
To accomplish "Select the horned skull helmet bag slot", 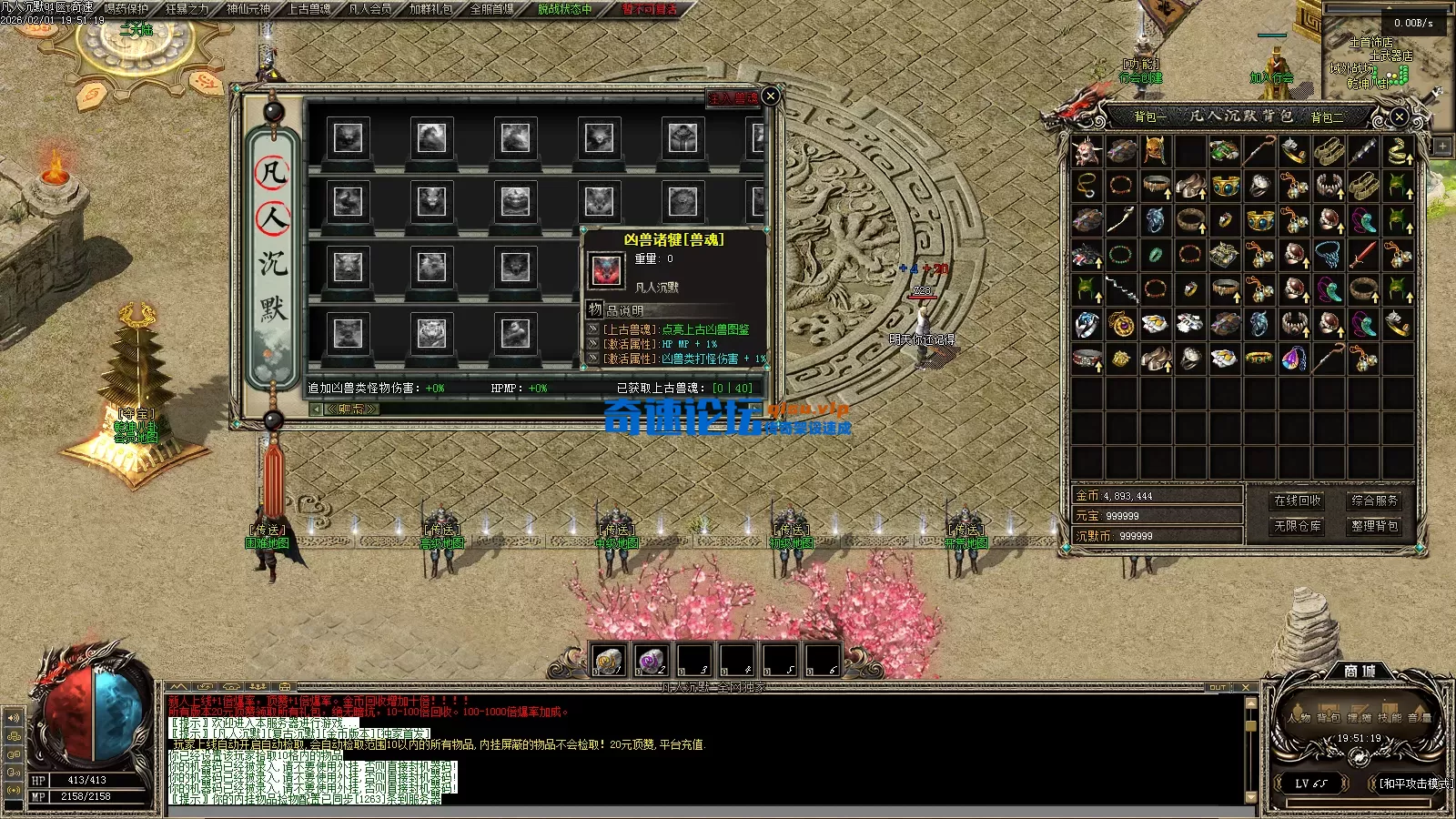I will pos(1087,151).
